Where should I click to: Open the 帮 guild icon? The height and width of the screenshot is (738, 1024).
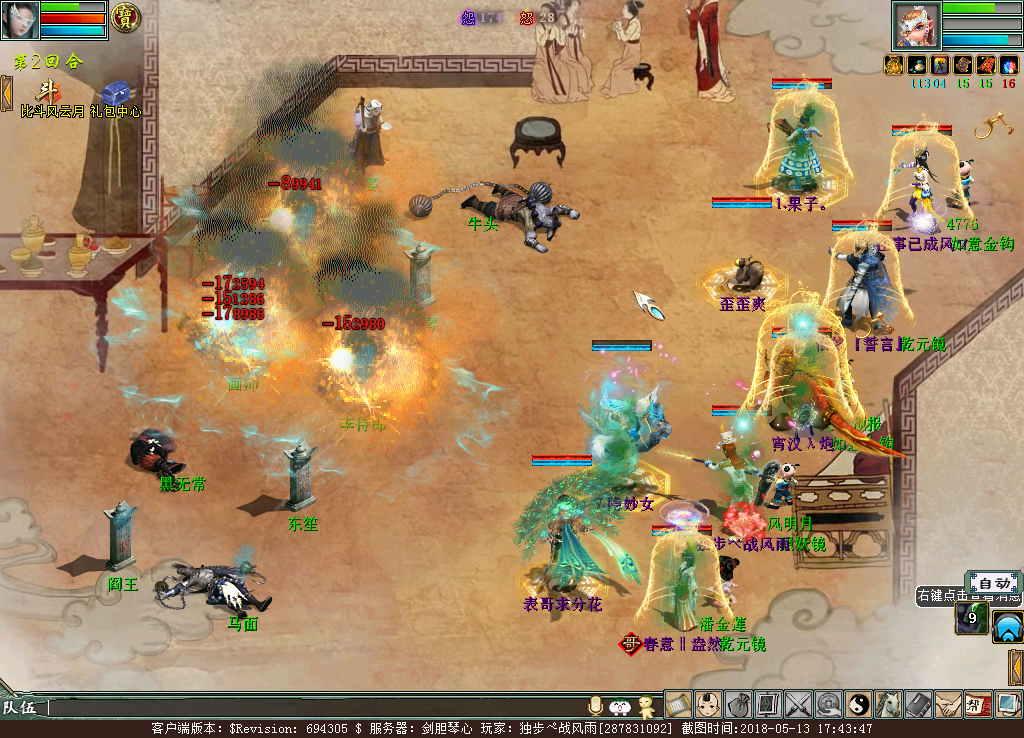[978, 705]
